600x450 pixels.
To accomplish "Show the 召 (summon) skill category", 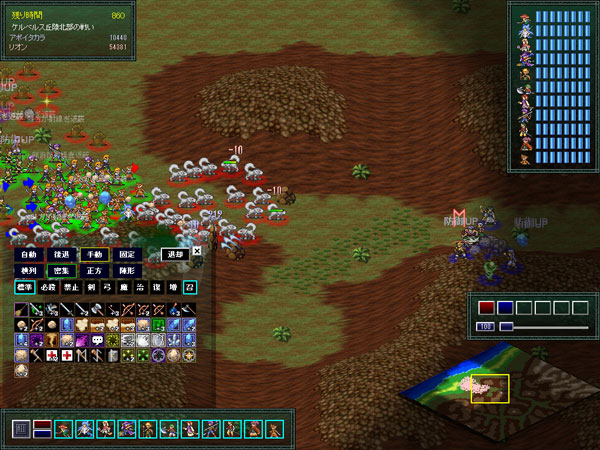I will [x=190, y=287].
